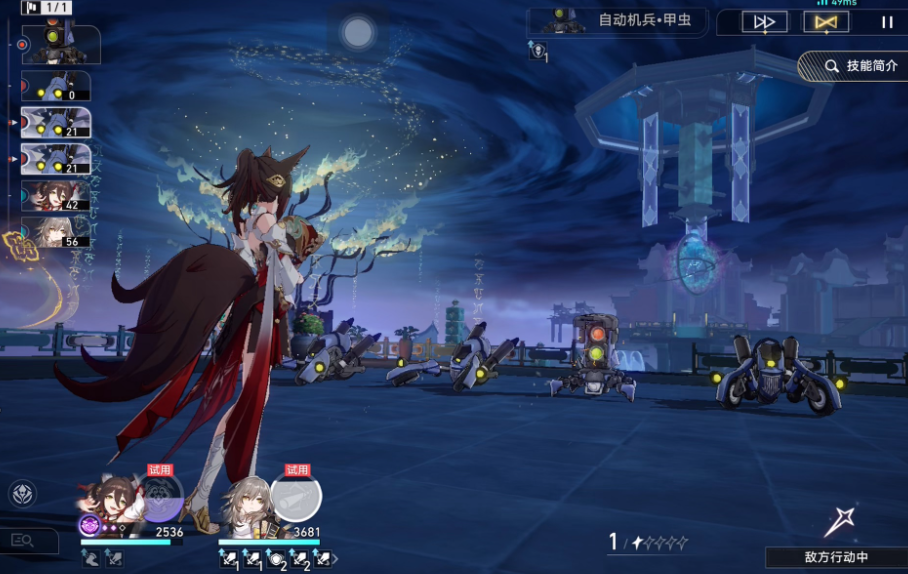908x574 pixels.
Task: Activate the fox-eared girl's purple ultimate button
Action: point(161,497)
